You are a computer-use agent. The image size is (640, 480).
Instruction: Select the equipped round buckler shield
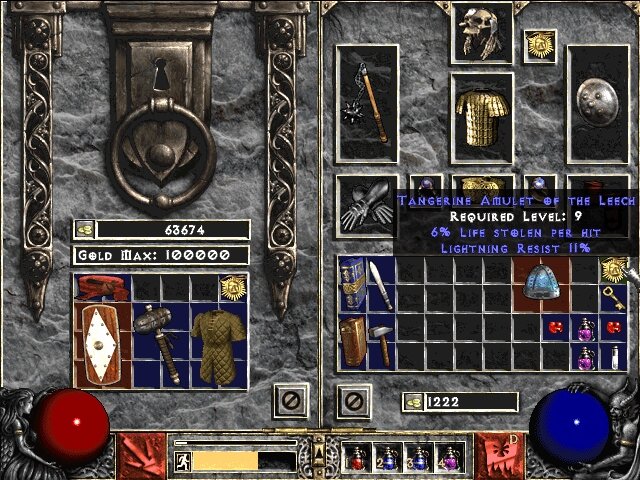(597, 102)
